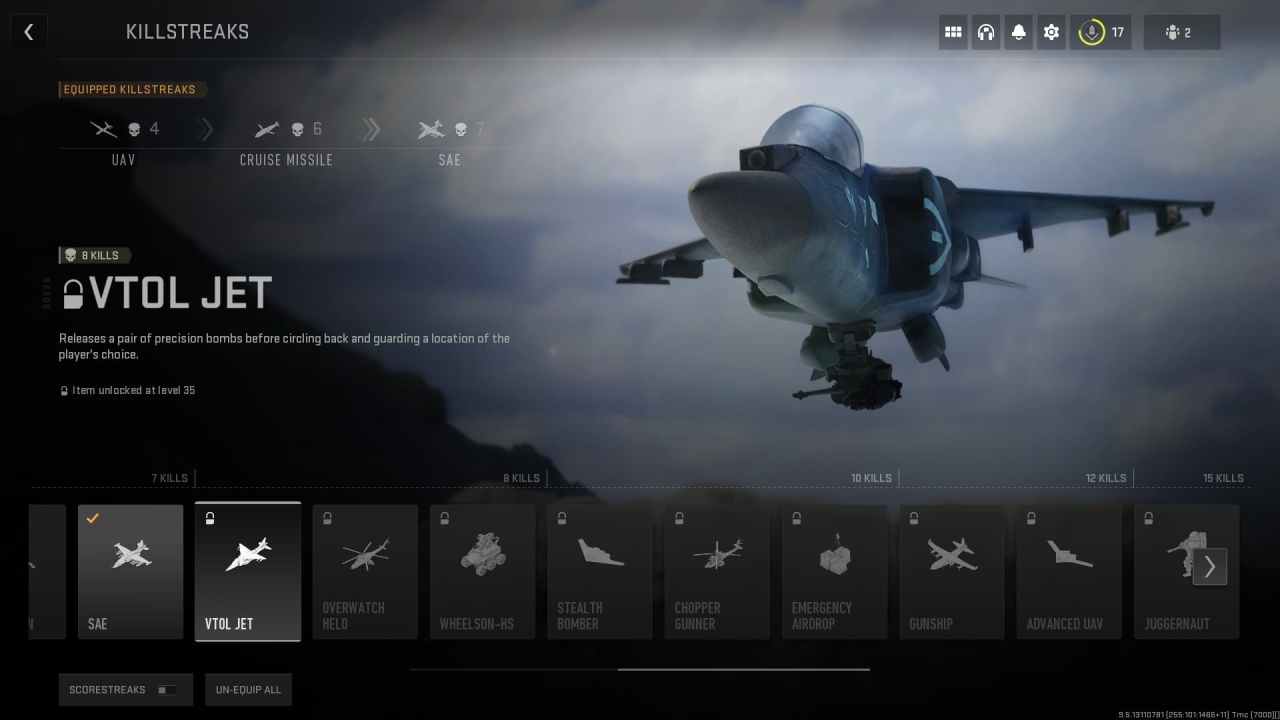Click the back arrow to exit Killstreaks
Screen dimensions: 1280x720
(x=28, y=31)
